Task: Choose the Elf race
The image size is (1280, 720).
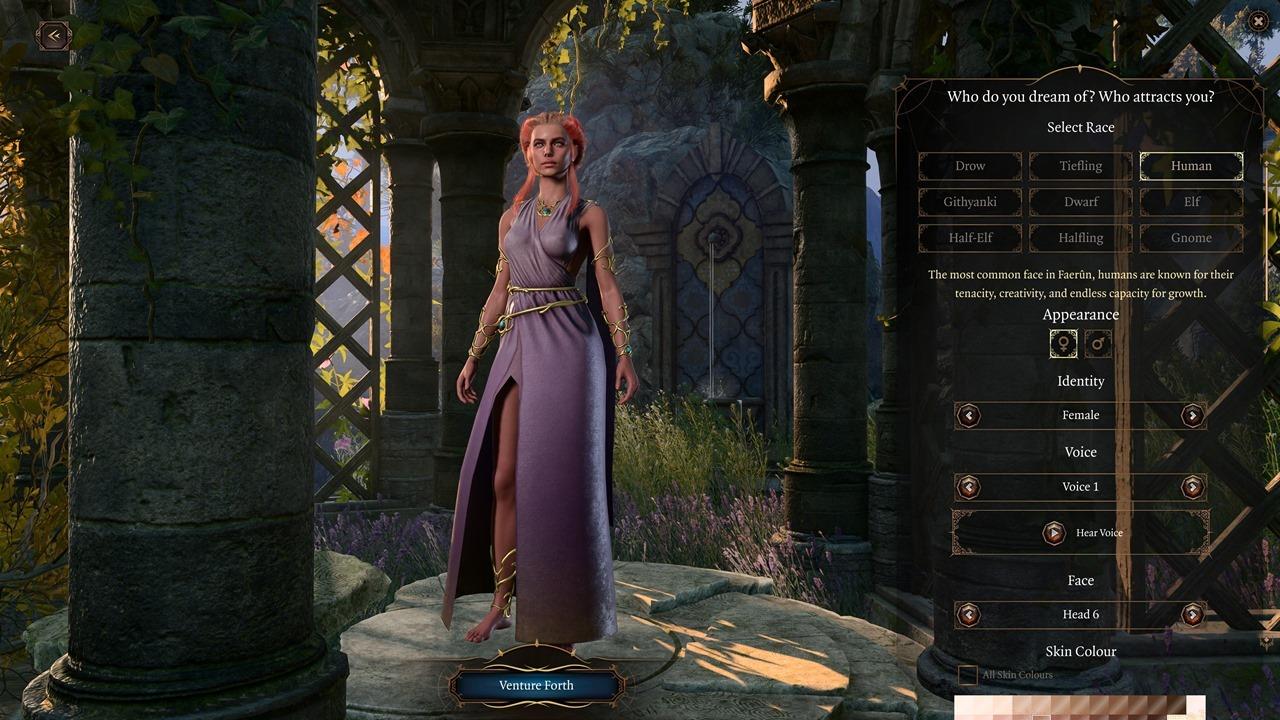Action: [x=1191, y=202]
